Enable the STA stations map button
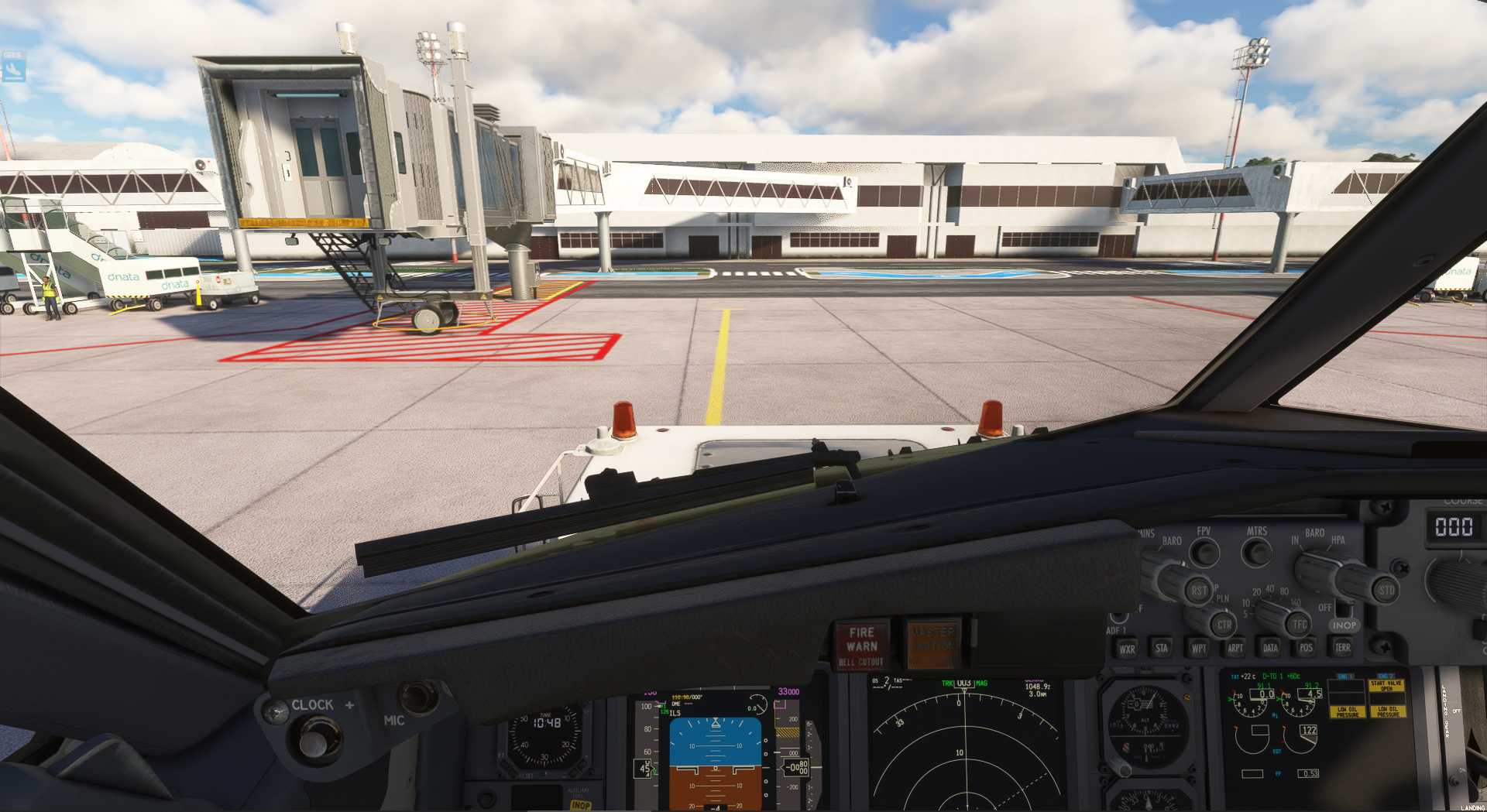Viewport: 1487px width, 812px height. (1161, 648)
